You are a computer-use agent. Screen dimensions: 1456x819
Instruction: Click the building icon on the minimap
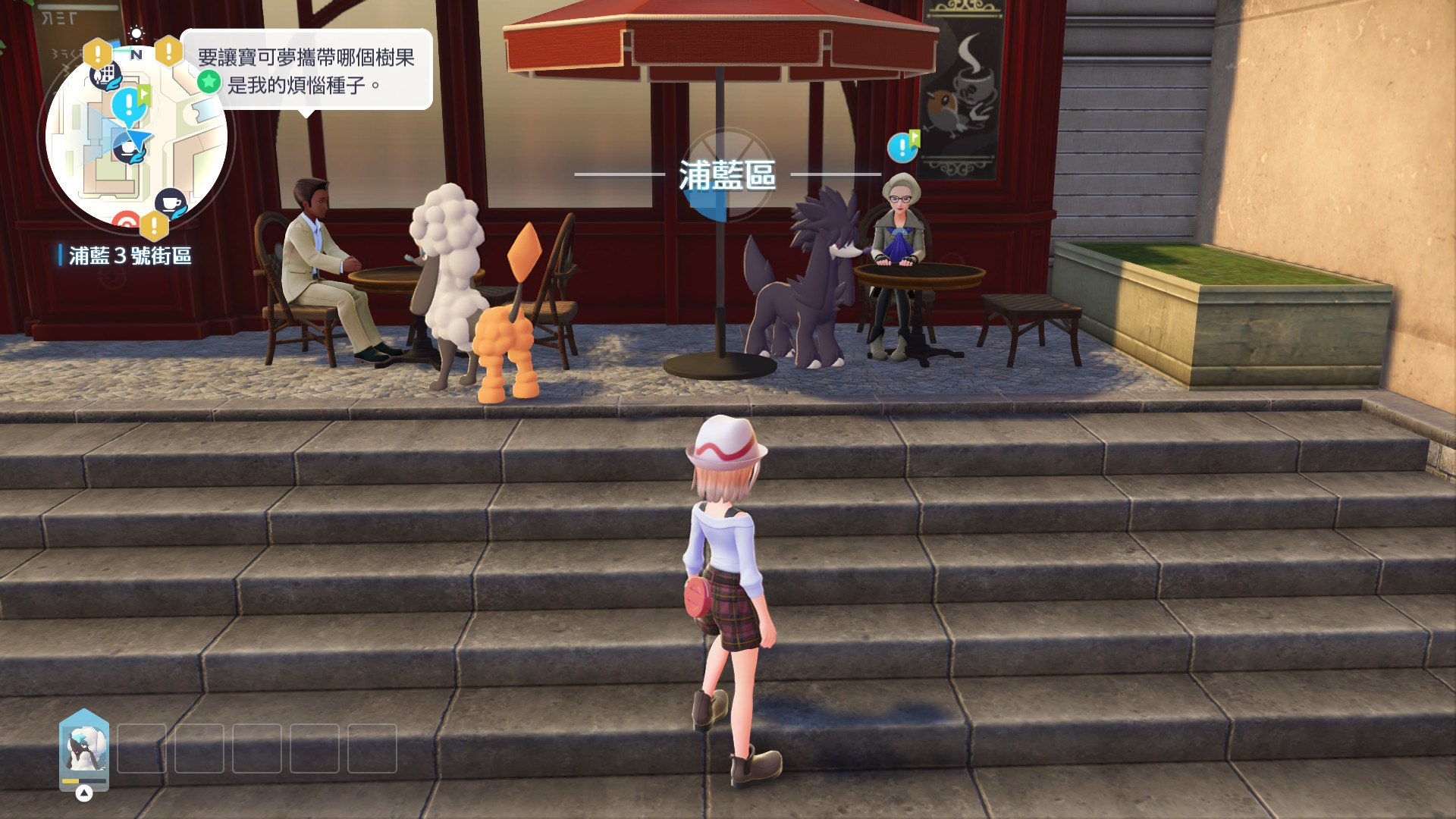coord(106,75)
